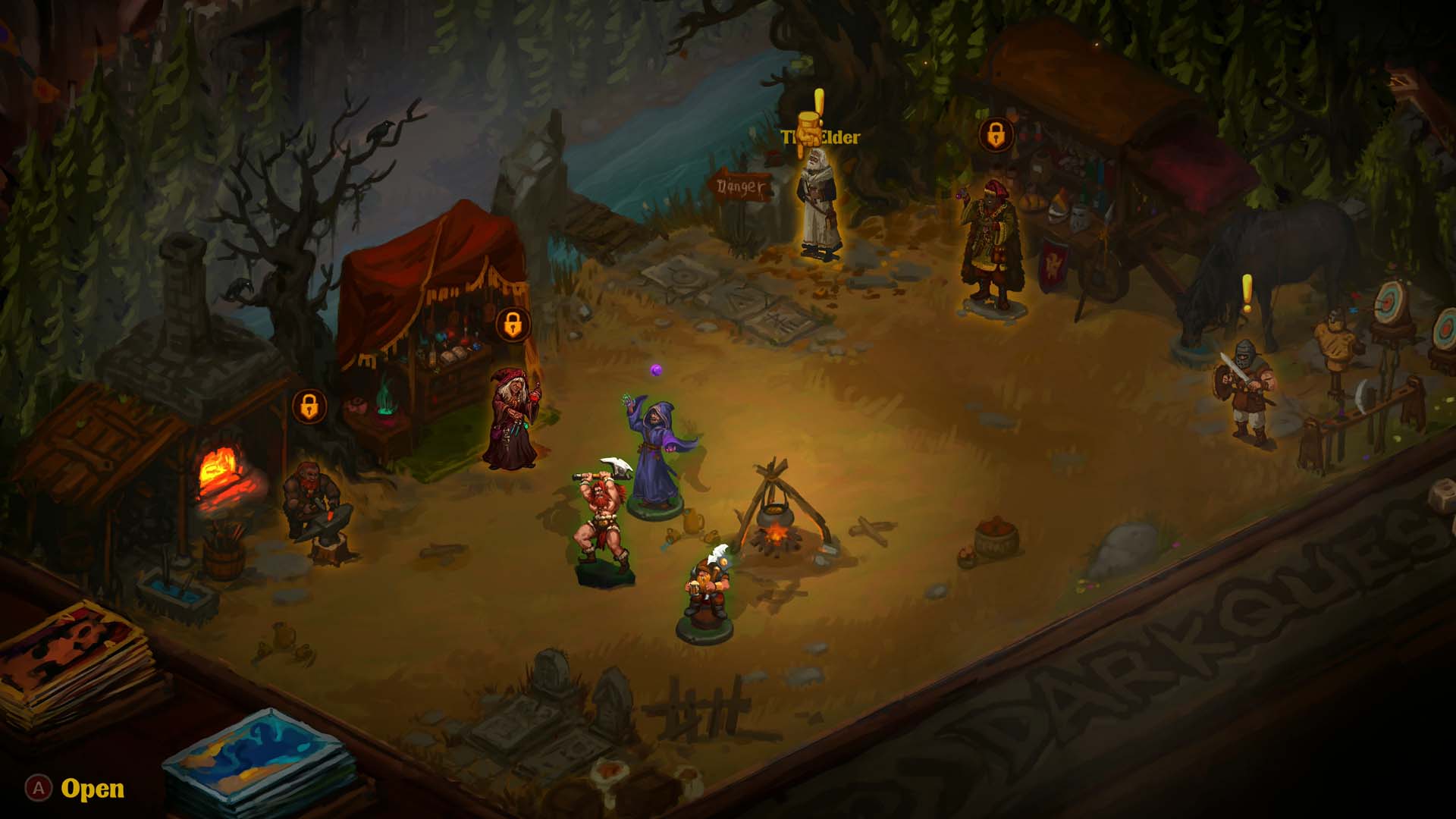Click the lock icon beside the red potion tent

pos(513,325)
